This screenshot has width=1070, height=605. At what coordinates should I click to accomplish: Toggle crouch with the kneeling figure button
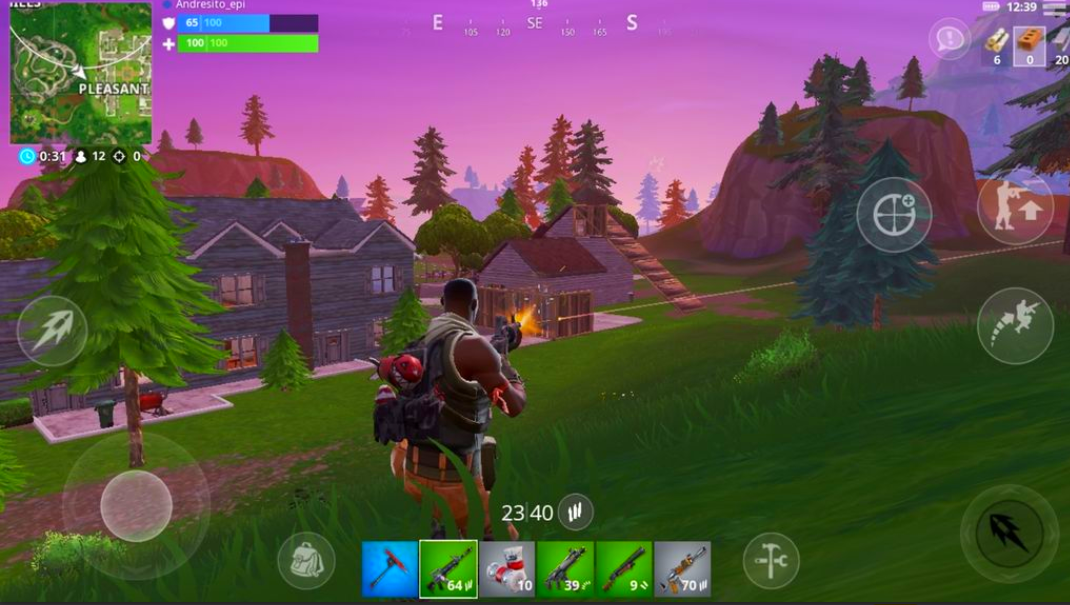pyautogui.click(x=1015, y=209)
